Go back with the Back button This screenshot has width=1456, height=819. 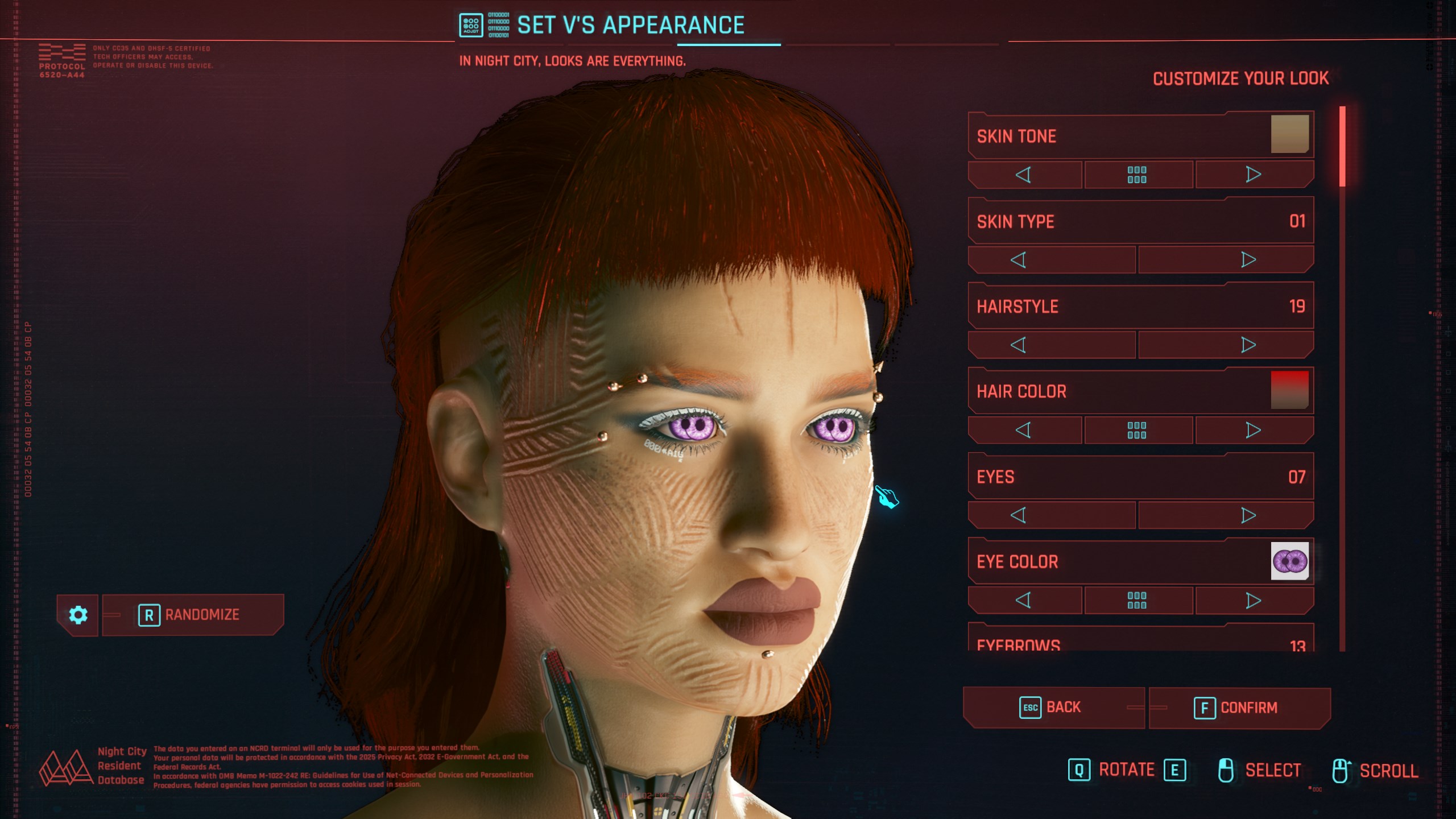point(1053,708)
